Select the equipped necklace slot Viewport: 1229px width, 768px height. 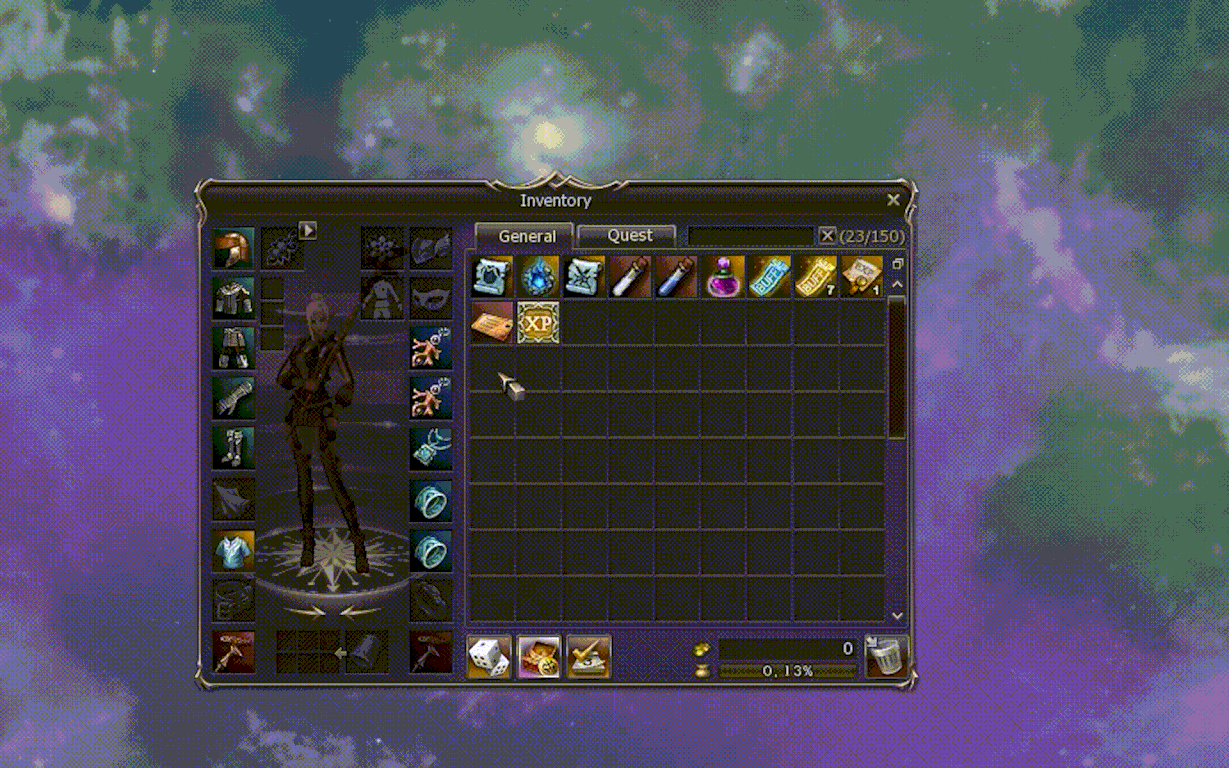click(431, 448)
